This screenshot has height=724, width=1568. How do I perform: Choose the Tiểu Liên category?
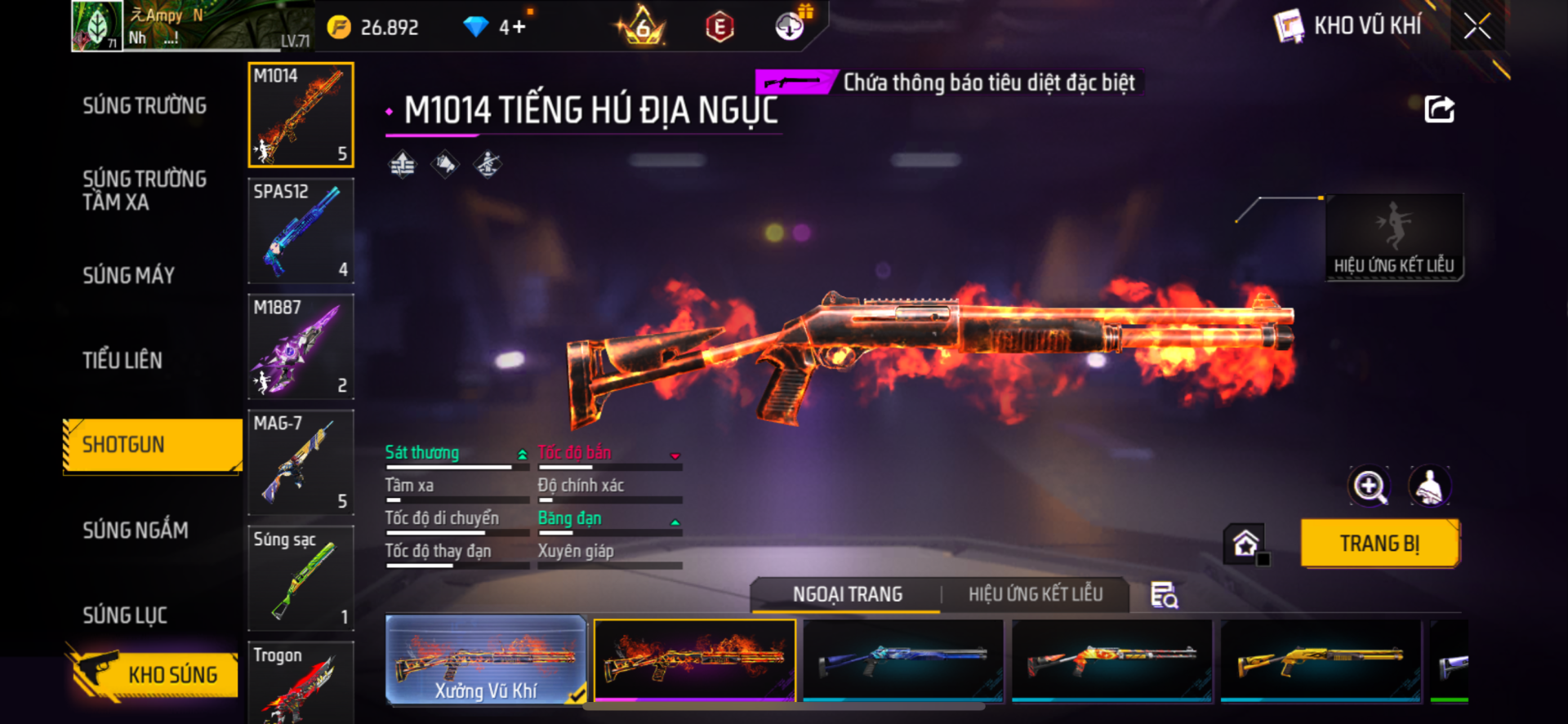pos(122,360)
